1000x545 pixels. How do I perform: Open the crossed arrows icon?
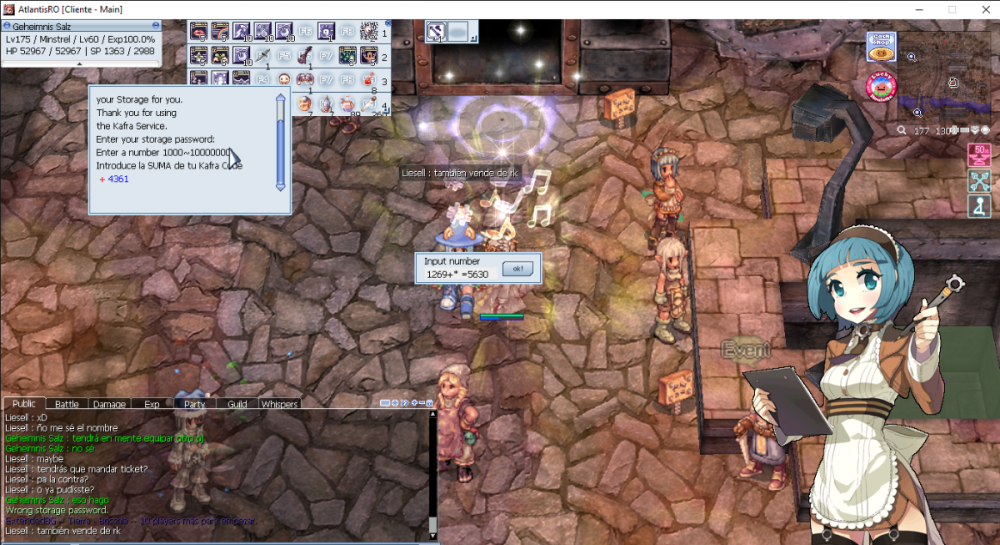[x=978, y=181]
